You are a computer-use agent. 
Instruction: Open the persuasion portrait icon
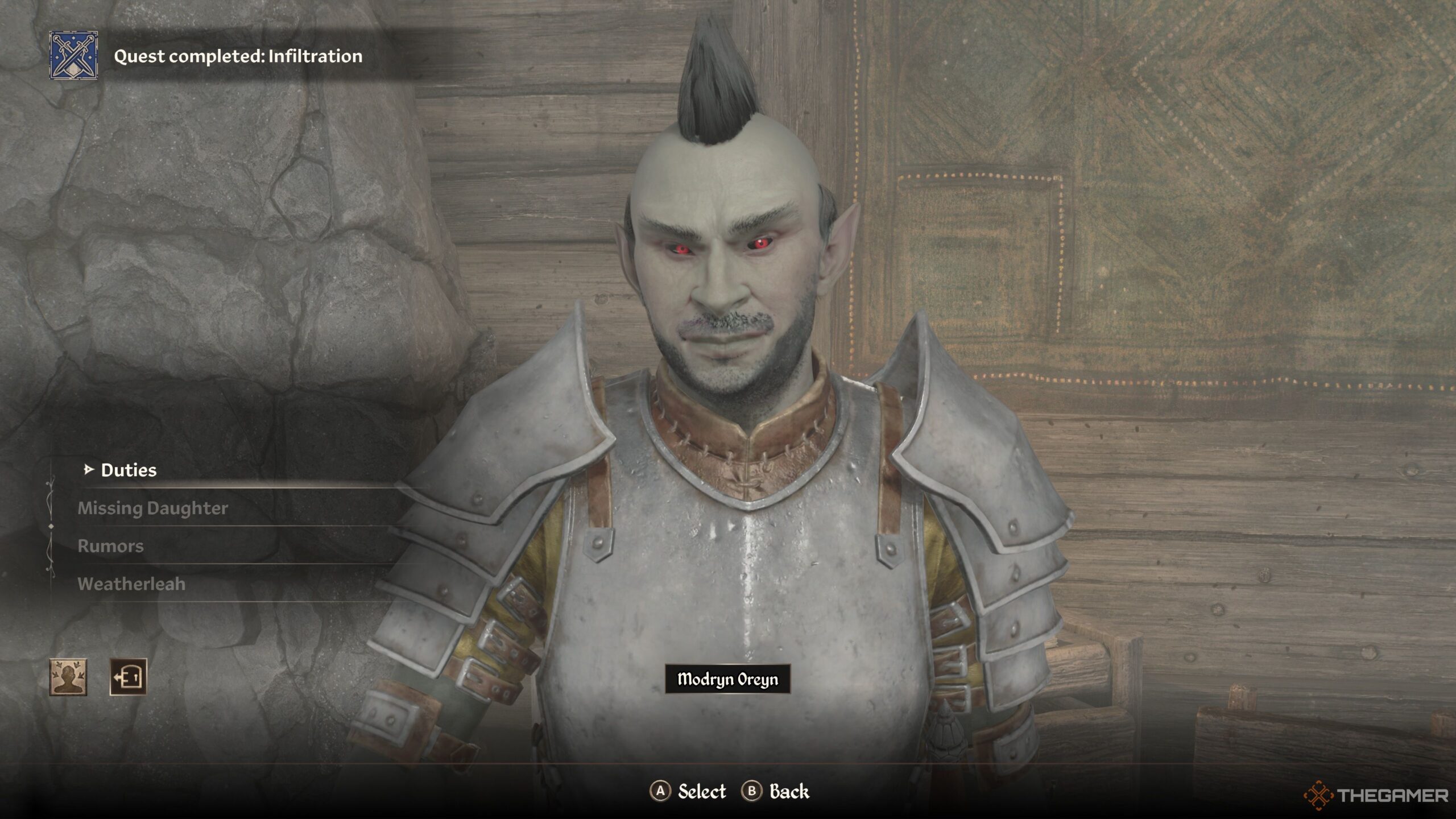(x=68, y=677)
